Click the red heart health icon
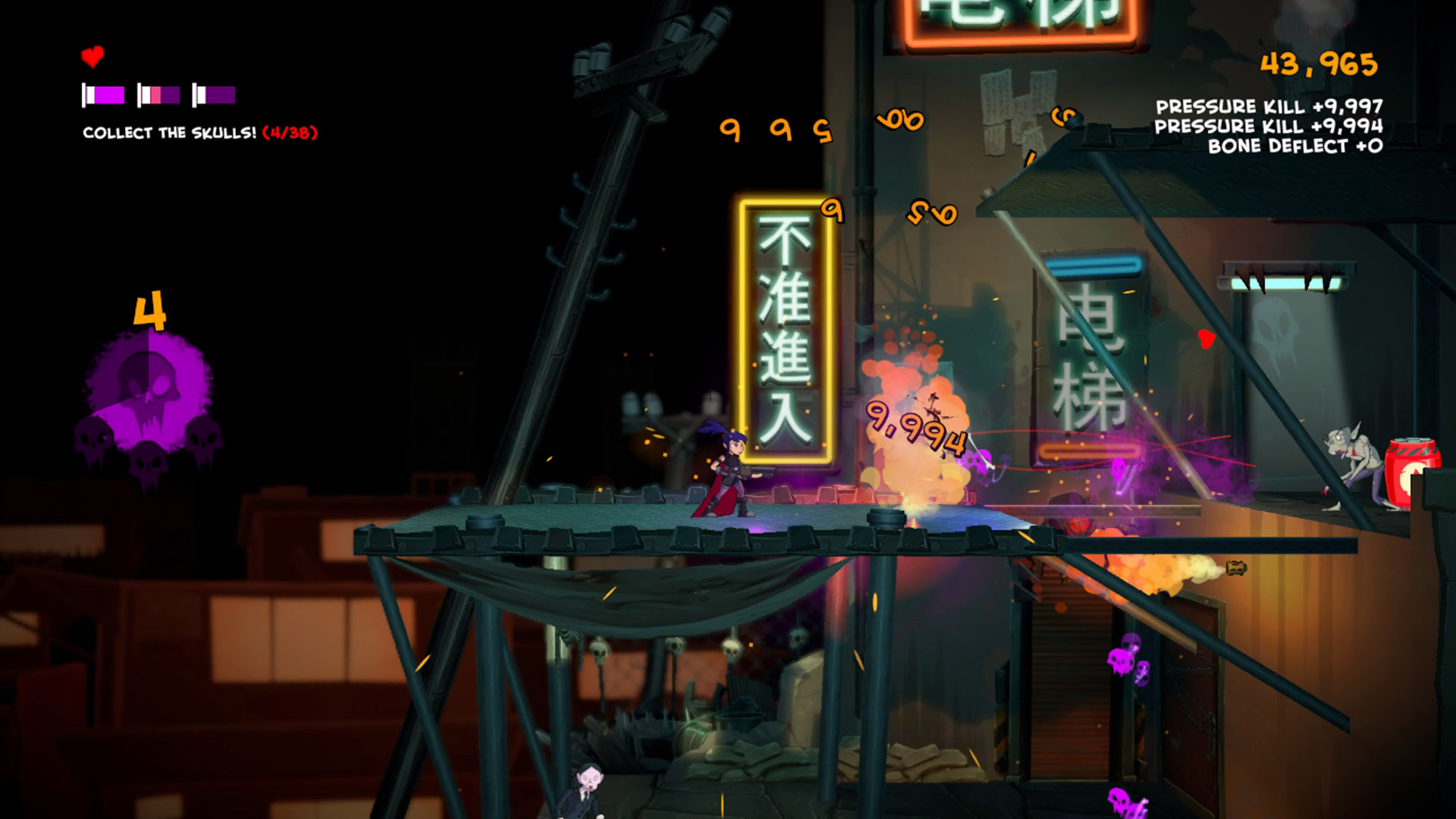Image resolution: width=1456 pixels, height=819 pixels. 91,55
